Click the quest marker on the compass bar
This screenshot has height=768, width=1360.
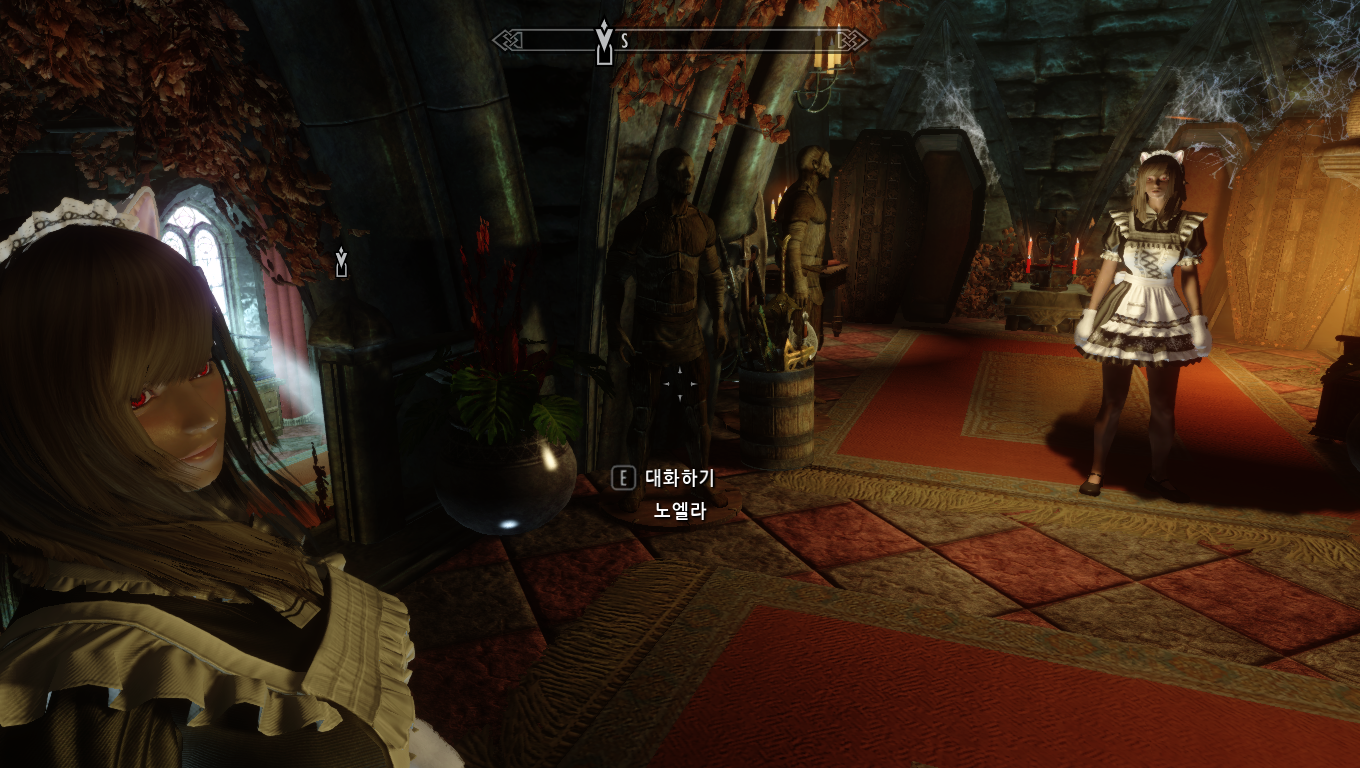(603, 42)
